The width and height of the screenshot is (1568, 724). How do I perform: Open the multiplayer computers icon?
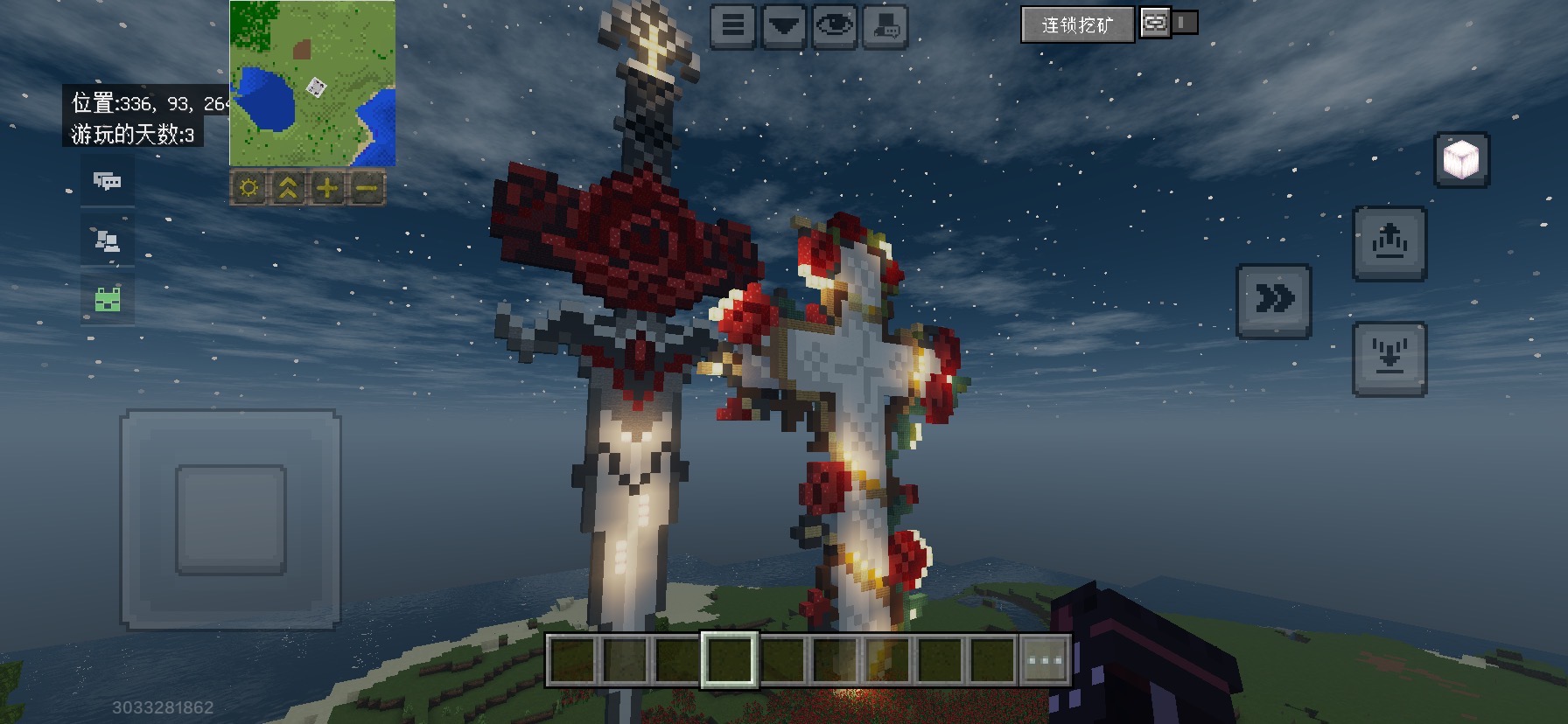(108, 240)
